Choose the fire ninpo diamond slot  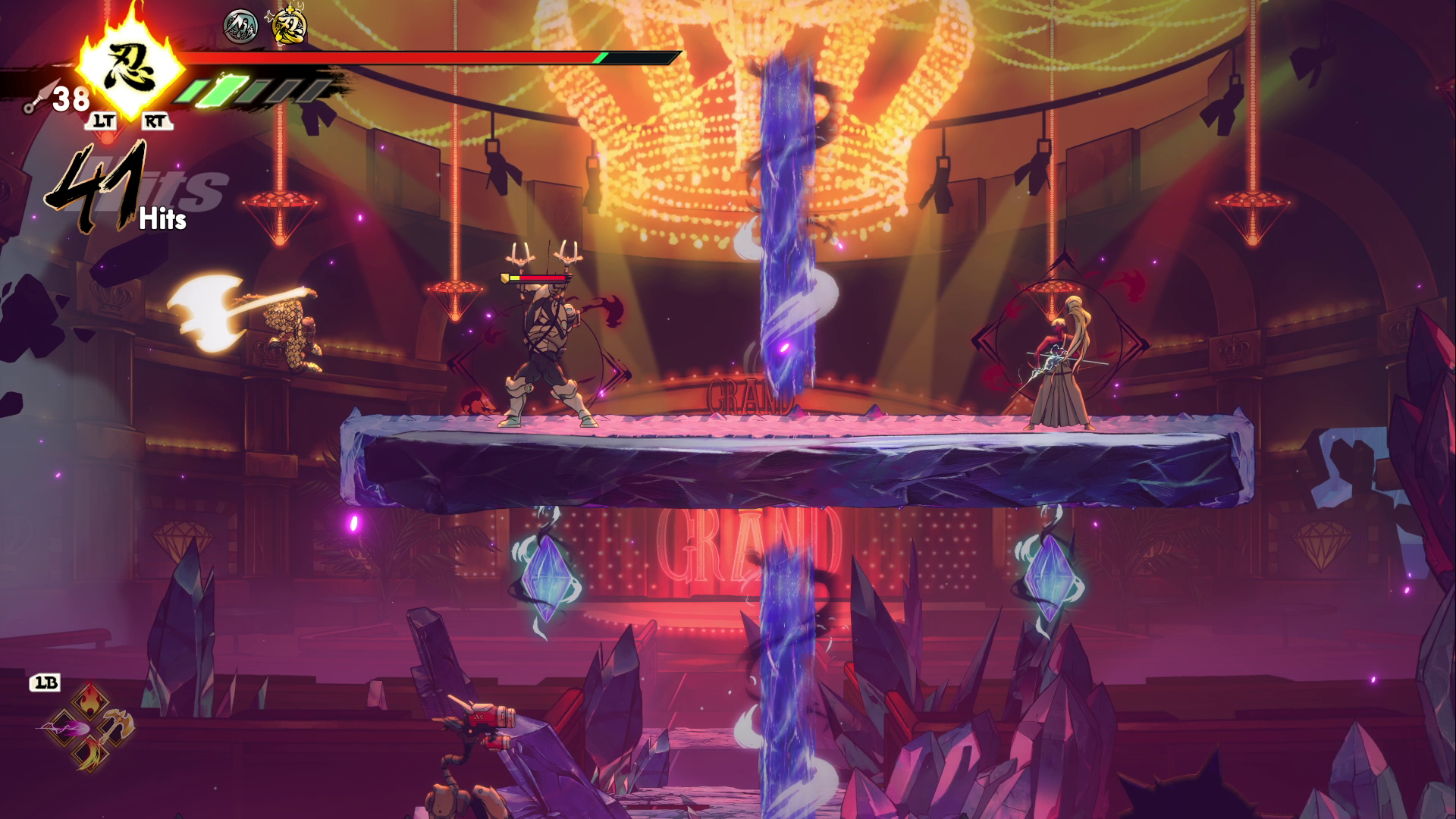pos(89,698)
